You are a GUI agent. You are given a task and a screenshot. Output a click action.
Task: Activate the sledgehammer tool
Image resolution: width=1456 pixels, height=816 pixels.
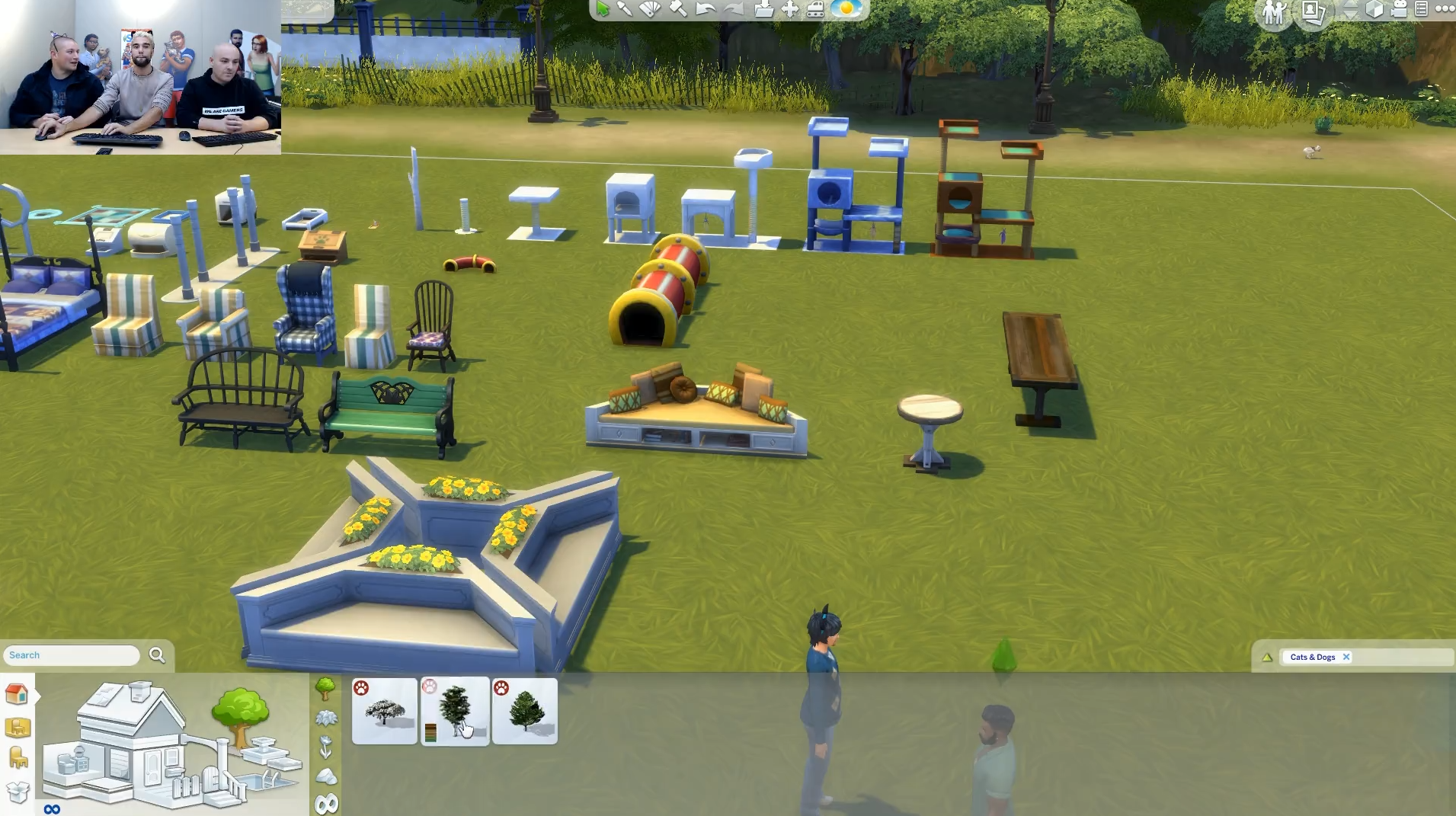677,8
